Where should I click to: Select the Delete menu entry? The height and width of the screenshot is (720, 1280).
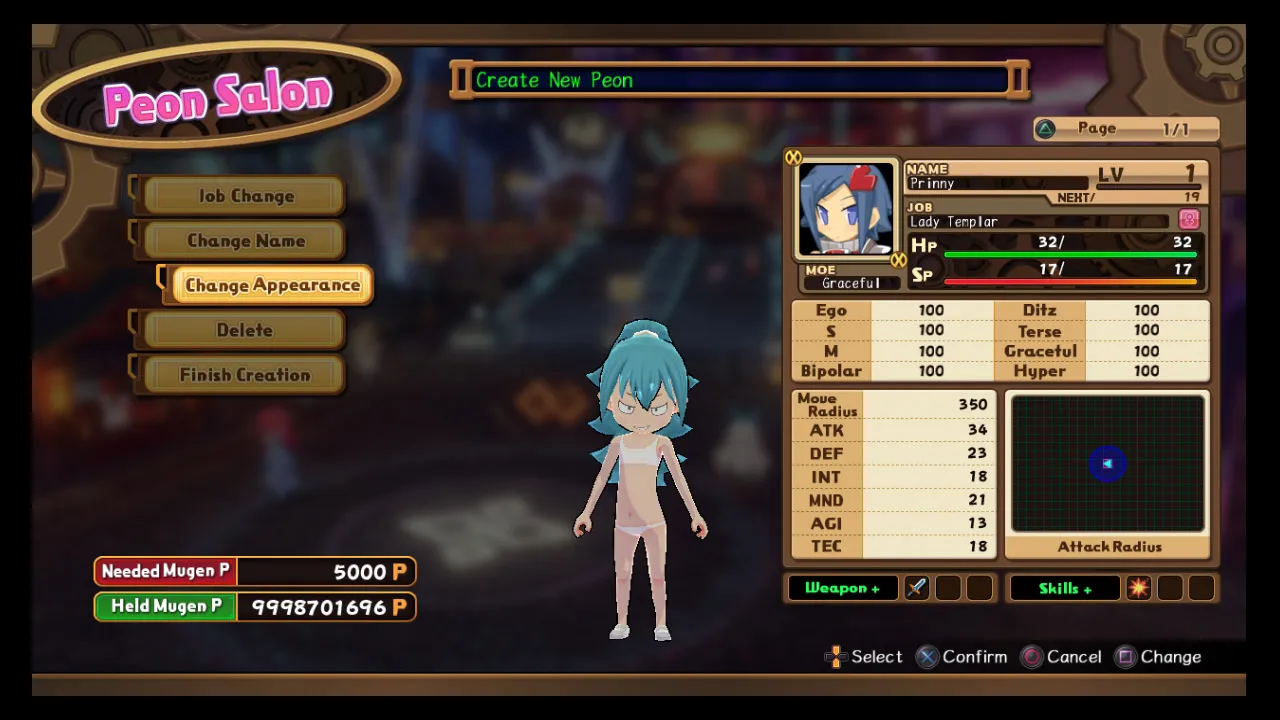point(245,330)
